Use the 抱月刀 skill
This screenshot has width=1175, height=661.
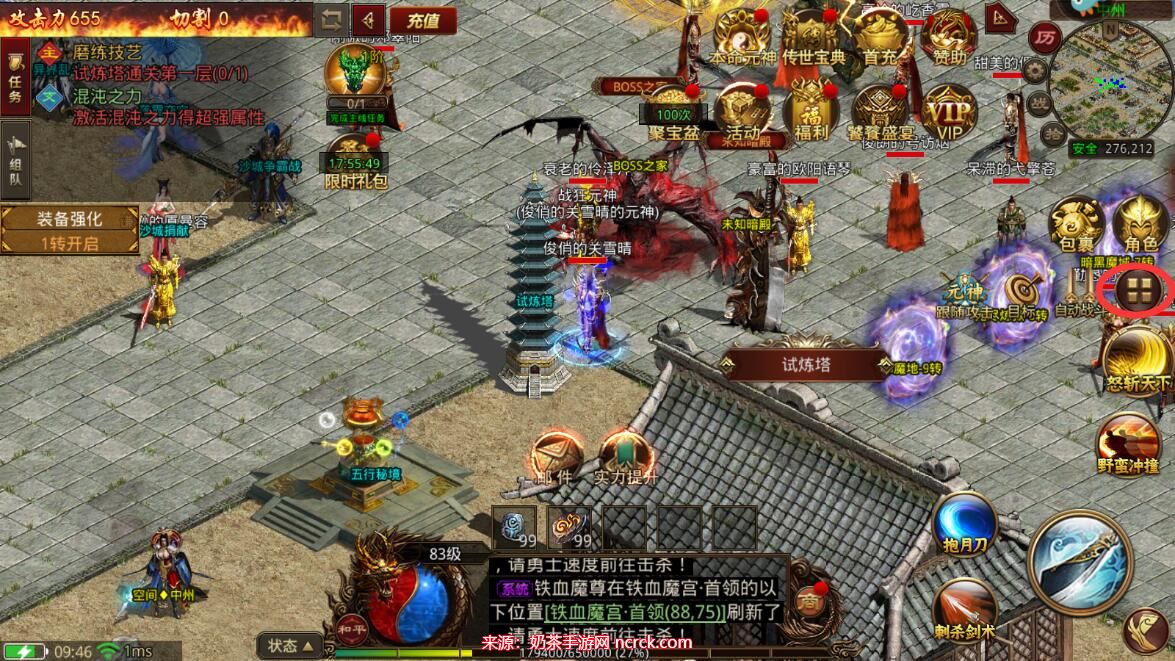point(965,525)
